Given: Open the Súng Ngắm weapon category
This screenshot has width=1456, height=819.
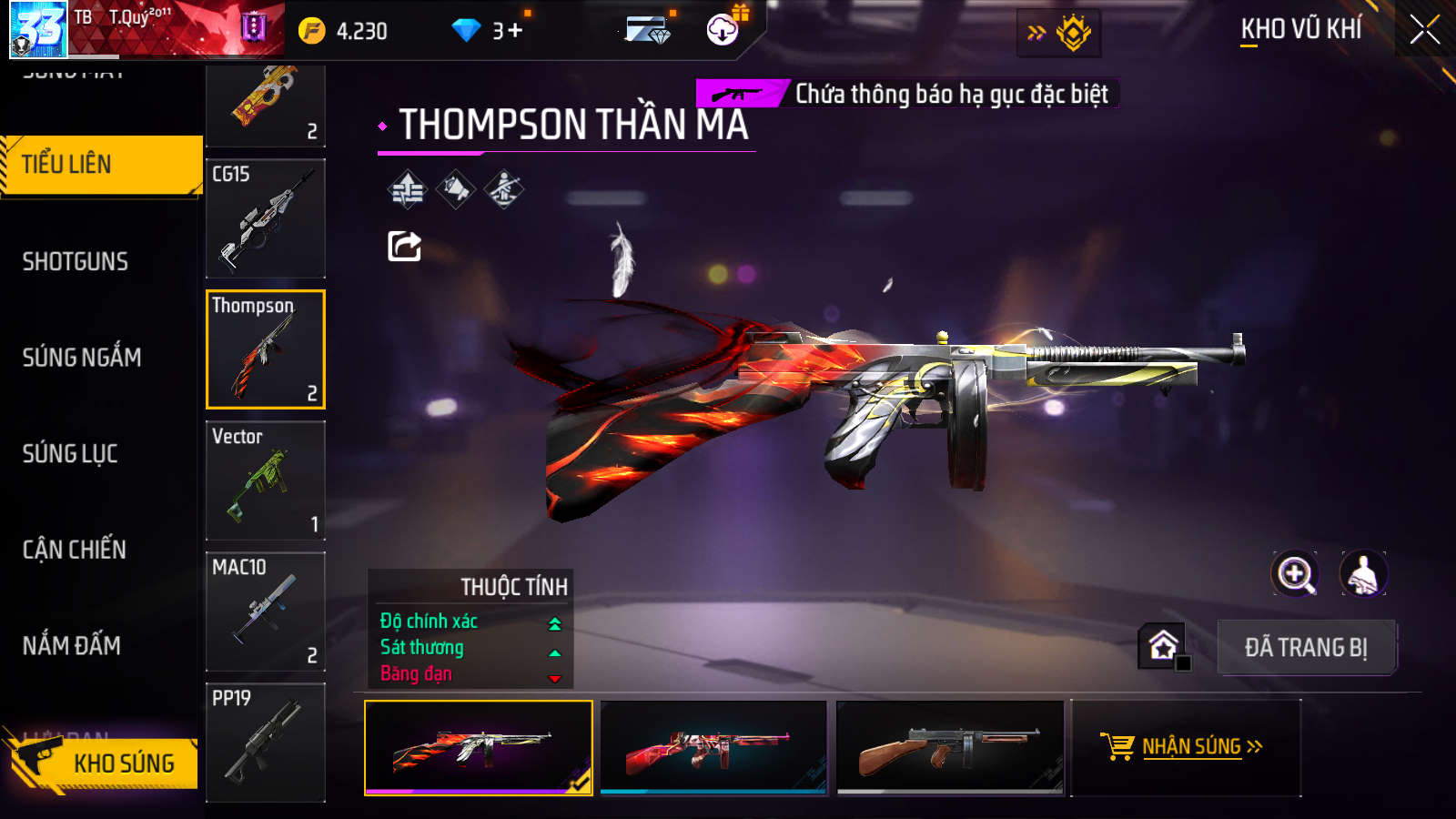Looking at the screenshot, I should pyautogui.click(x=82, y=358).
